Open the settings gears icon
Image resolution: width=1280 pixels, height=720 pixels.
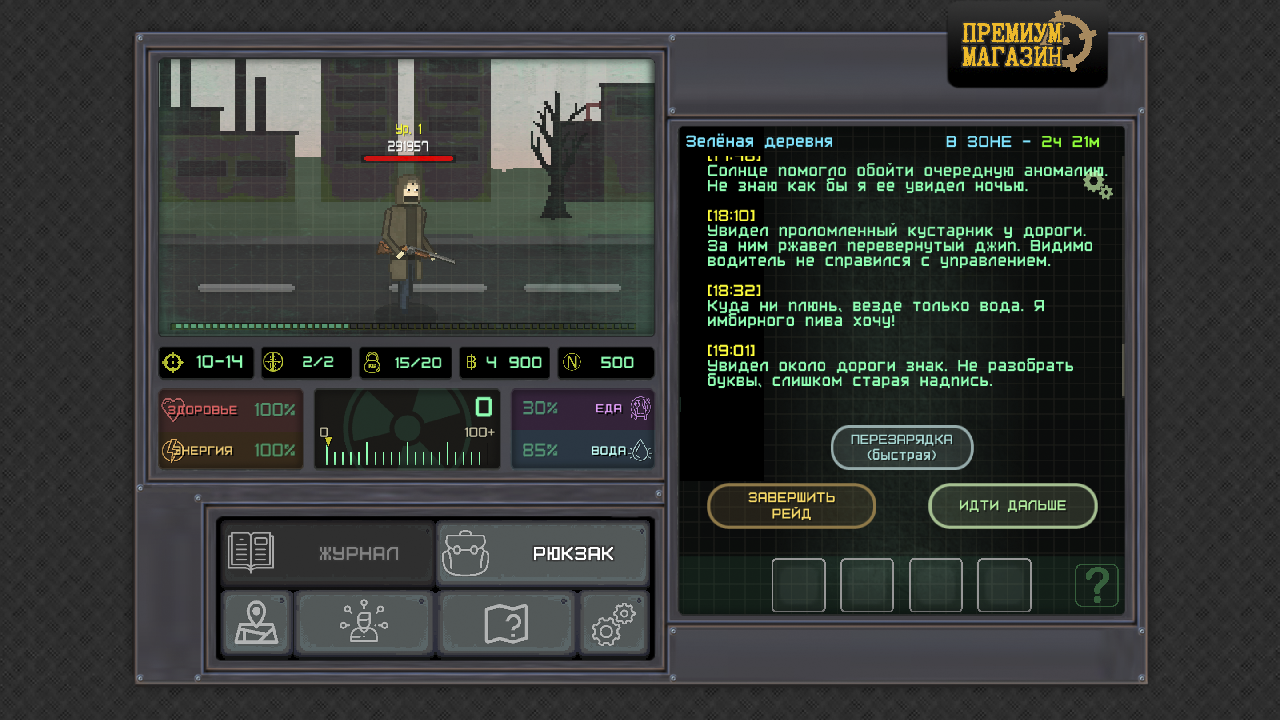[614, 622]
